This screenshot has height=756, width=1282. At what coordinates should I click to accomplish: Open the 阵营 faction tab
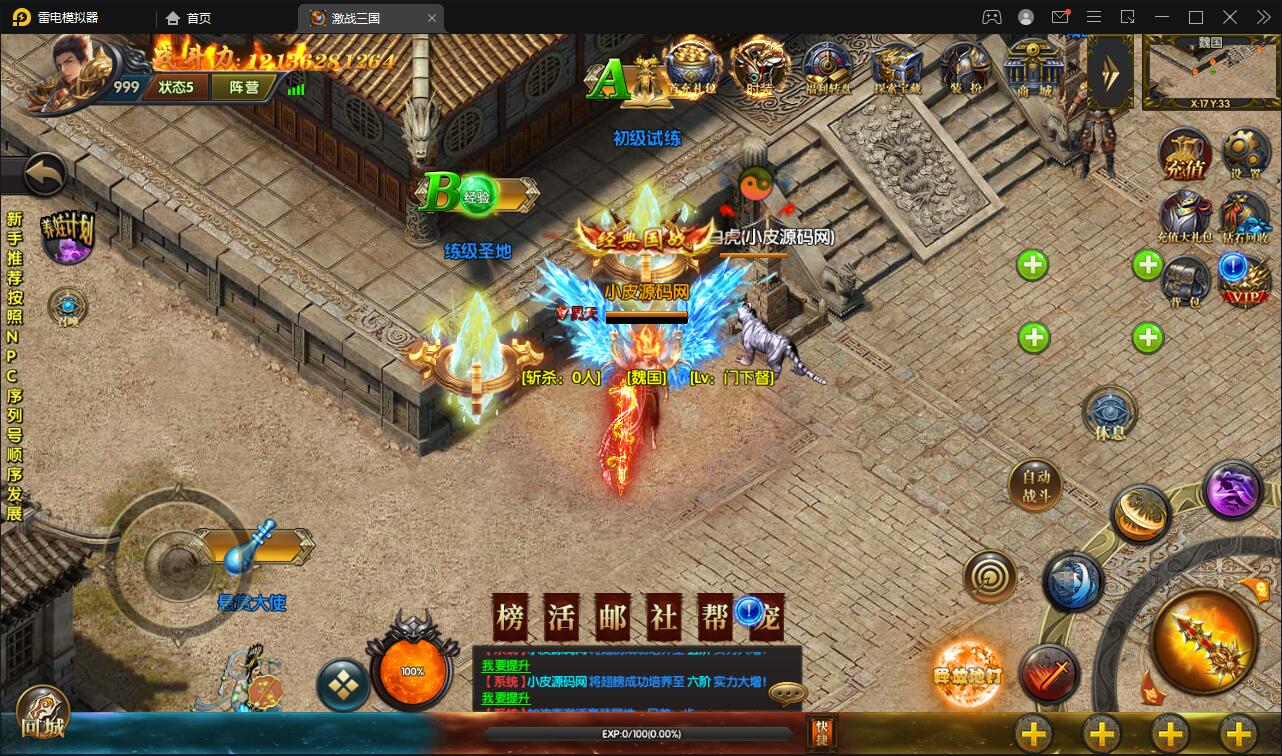pos(244,87)
